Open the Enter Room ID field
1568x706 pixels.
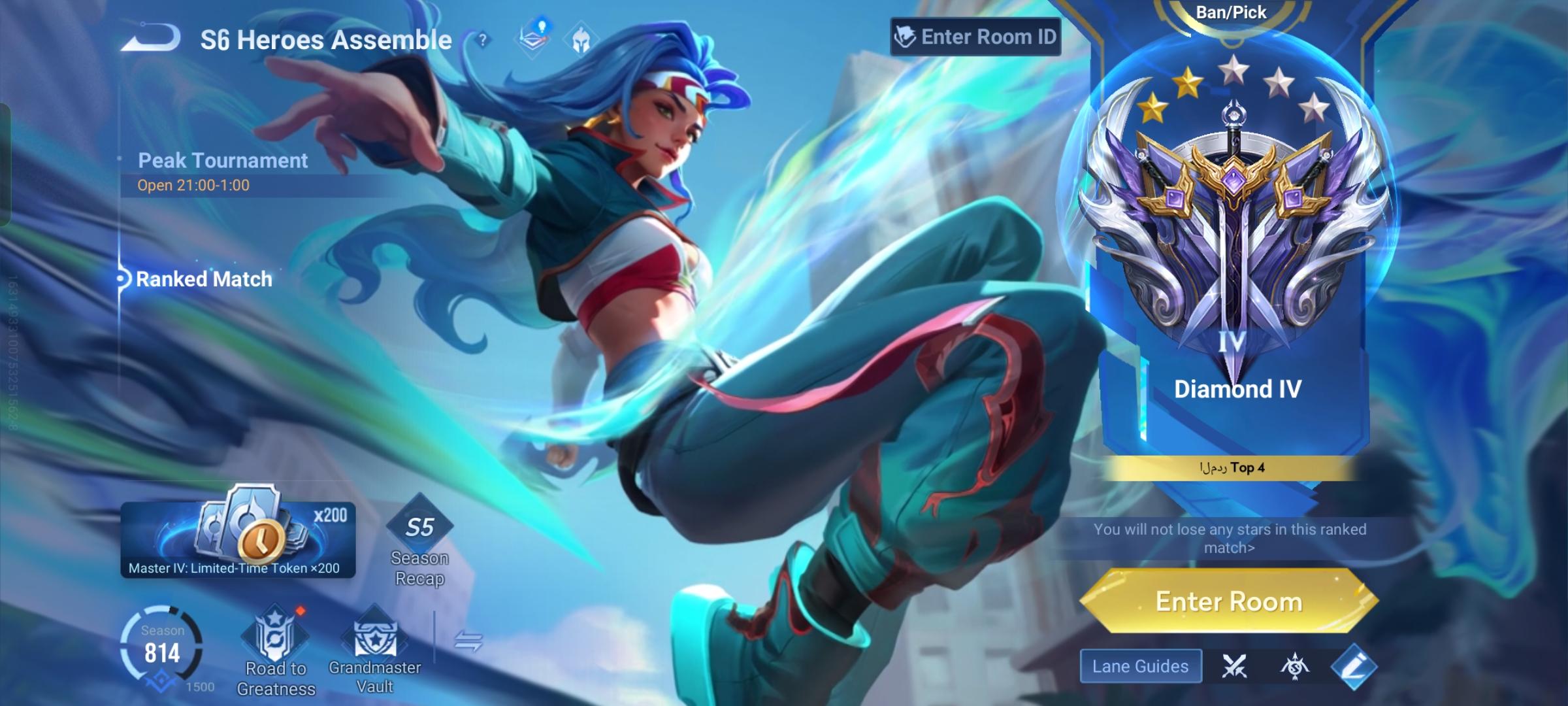coord(976,37)
